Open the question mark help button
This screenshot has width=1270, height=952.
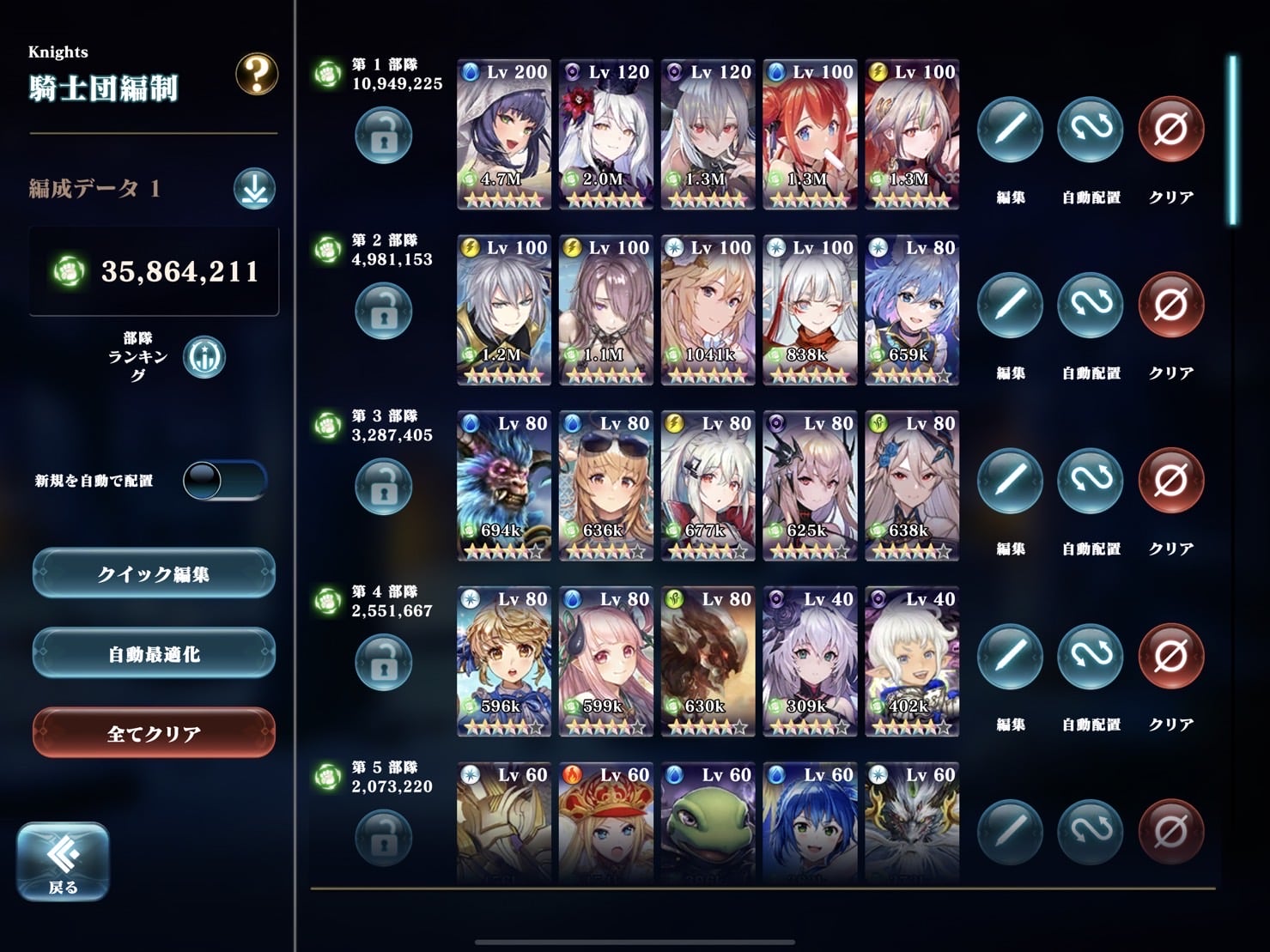(256, 75)
